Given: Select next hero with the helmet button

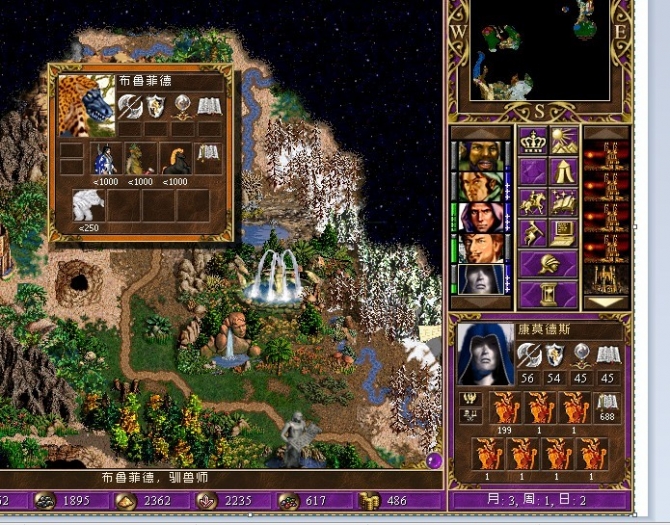Looking at the screenshot, I should (548, 264).
